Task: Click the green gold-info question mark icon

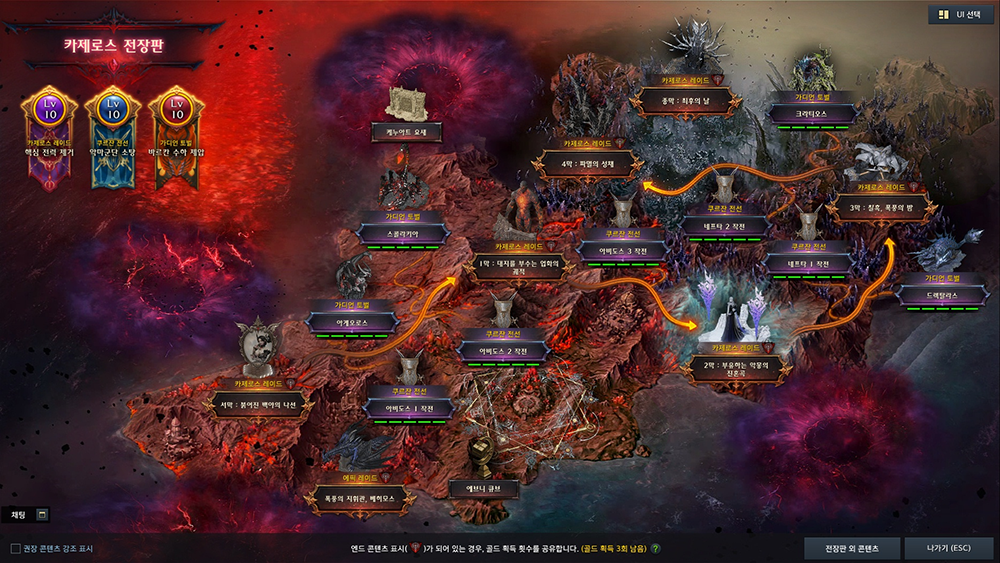Action: click(656, 548)
